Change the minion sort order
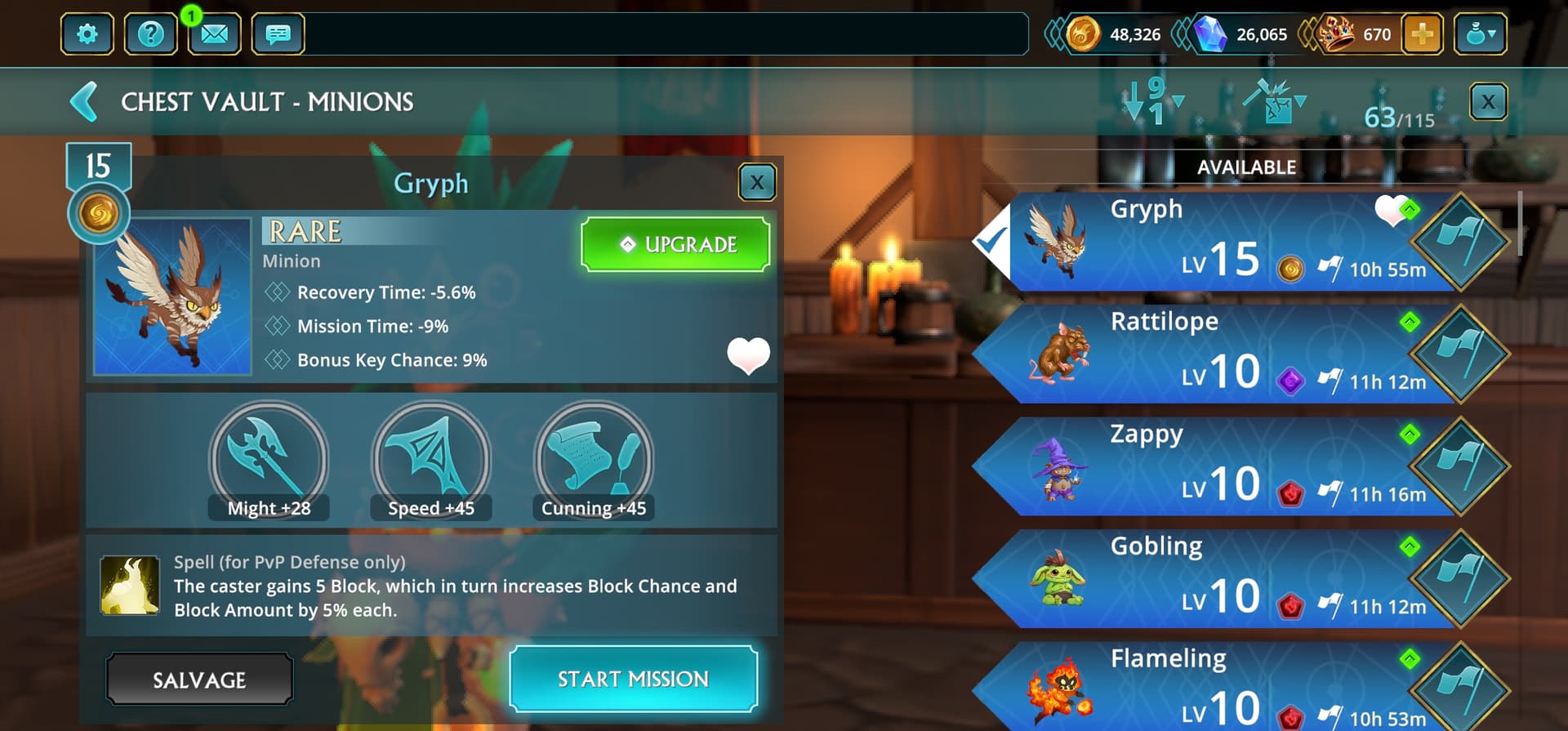This screenshot has height=731, width=1568. click(x=1151, y=102)
